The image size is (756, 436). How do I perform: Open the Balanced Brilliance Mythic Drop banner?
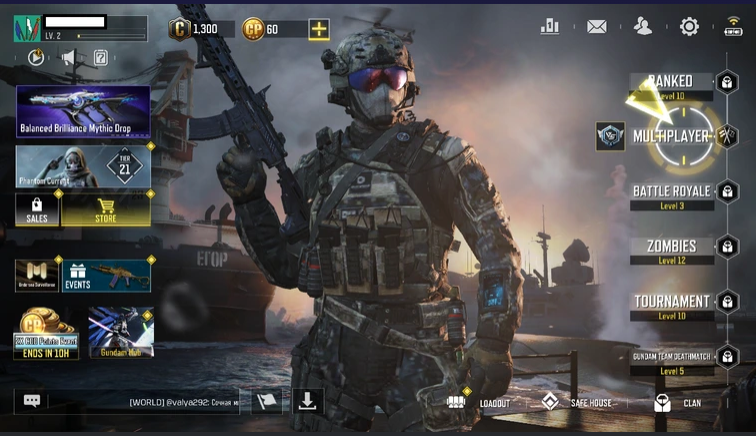(x=83, y=111)
